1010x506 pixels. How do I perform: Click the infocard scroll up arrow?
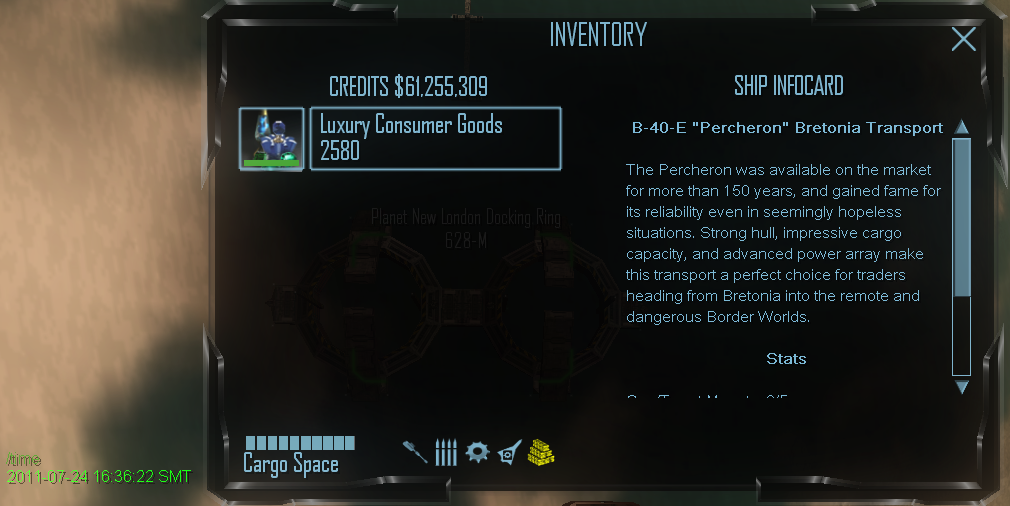coord(962,127)
